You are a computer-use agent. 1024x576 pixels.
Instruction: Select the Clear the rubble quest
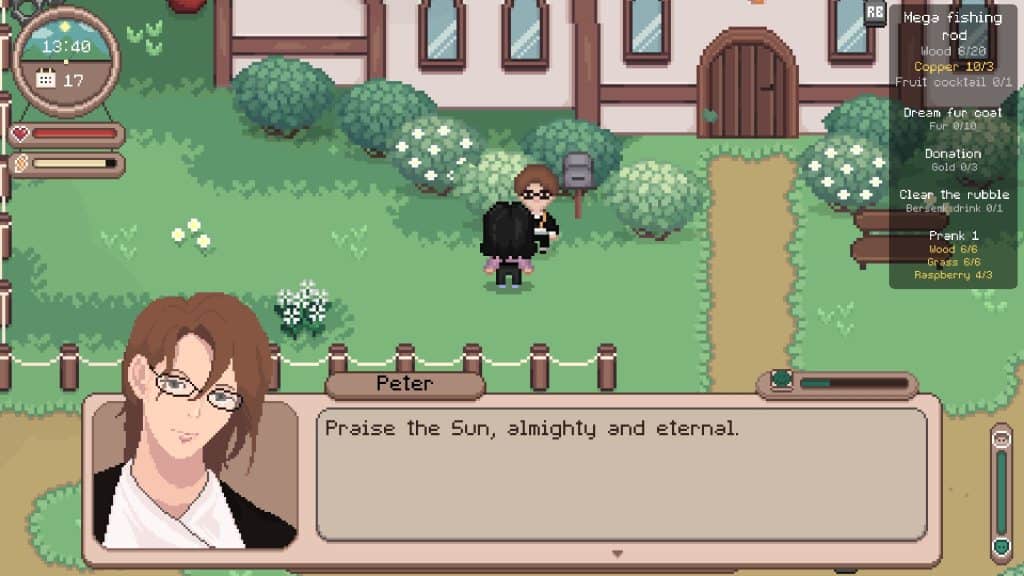coord(952,195)
